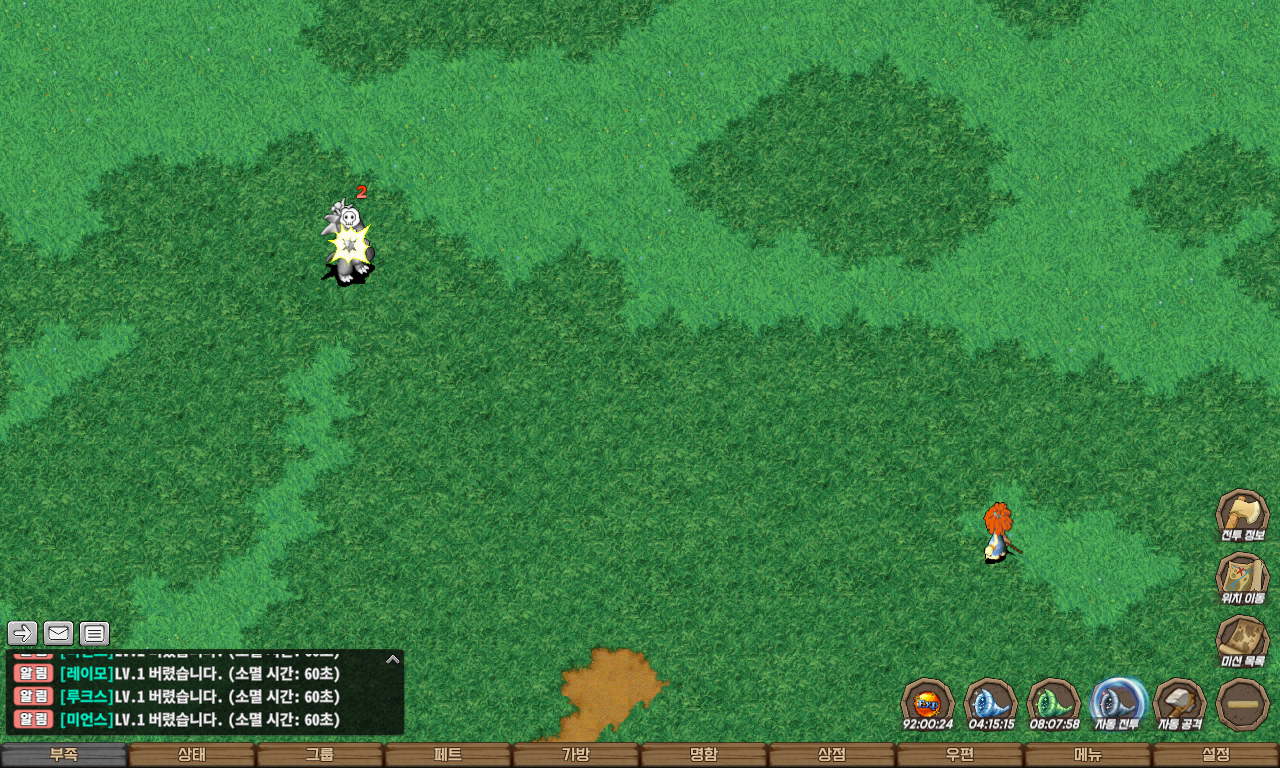
Task: Expand the chat log with the up arrow
Action: pos(393,659)
